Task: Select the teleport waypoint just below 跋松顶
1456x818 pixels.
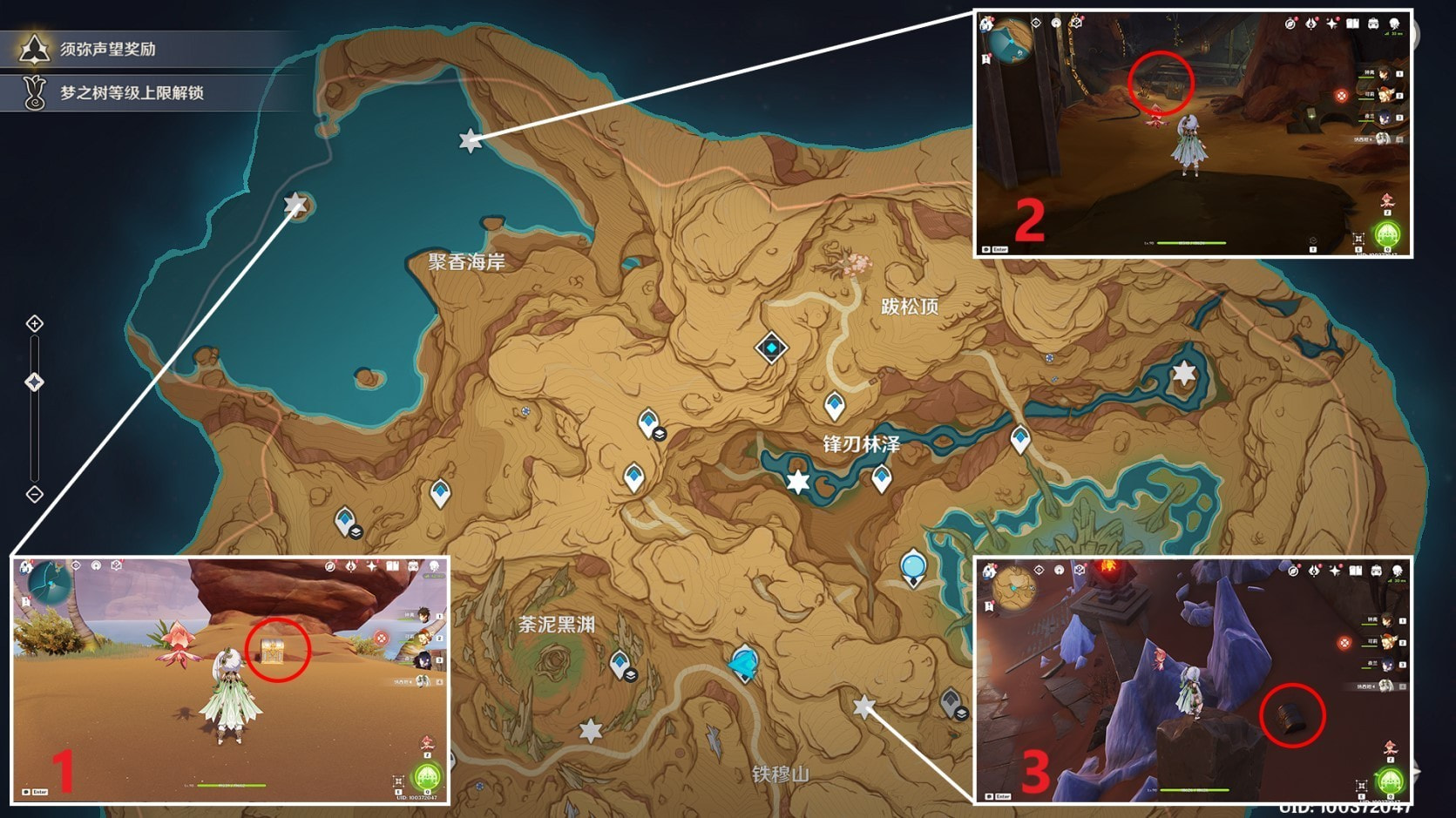Action: (834, 406)
